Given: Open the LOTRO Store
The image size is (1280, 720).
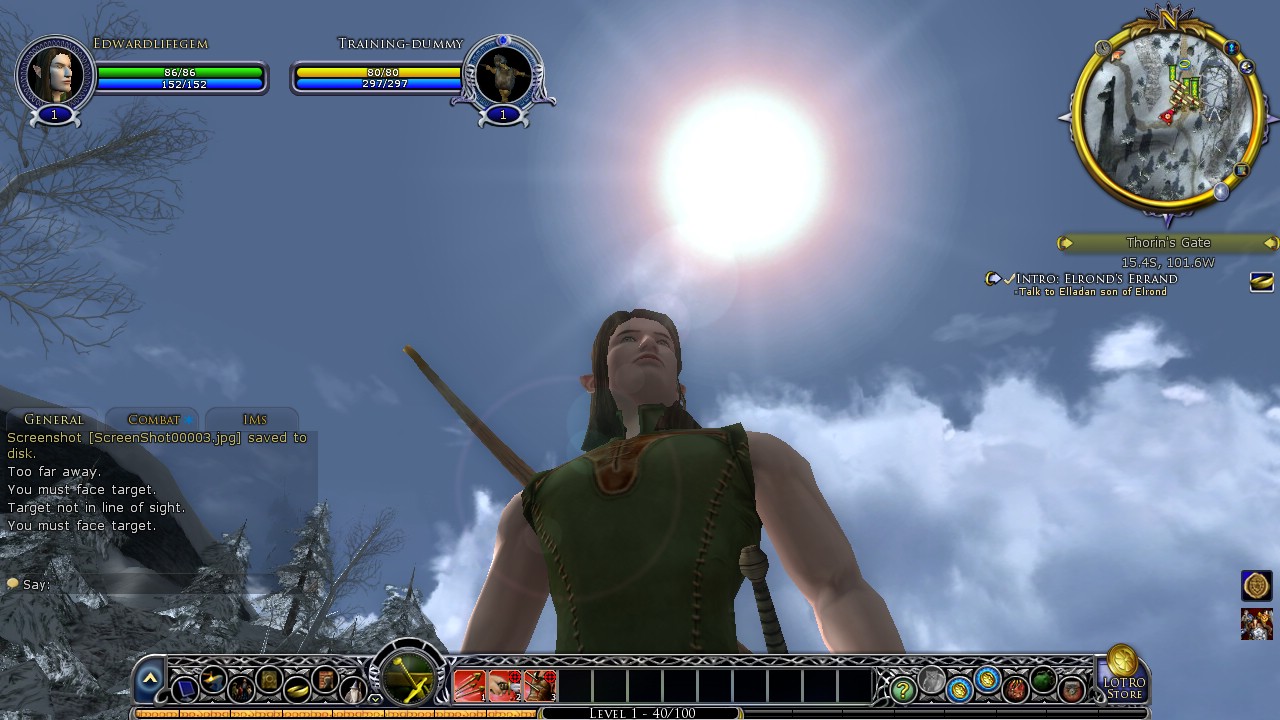Looking at the screenshot, I should pyautogui.click(x=1123, y=675).
